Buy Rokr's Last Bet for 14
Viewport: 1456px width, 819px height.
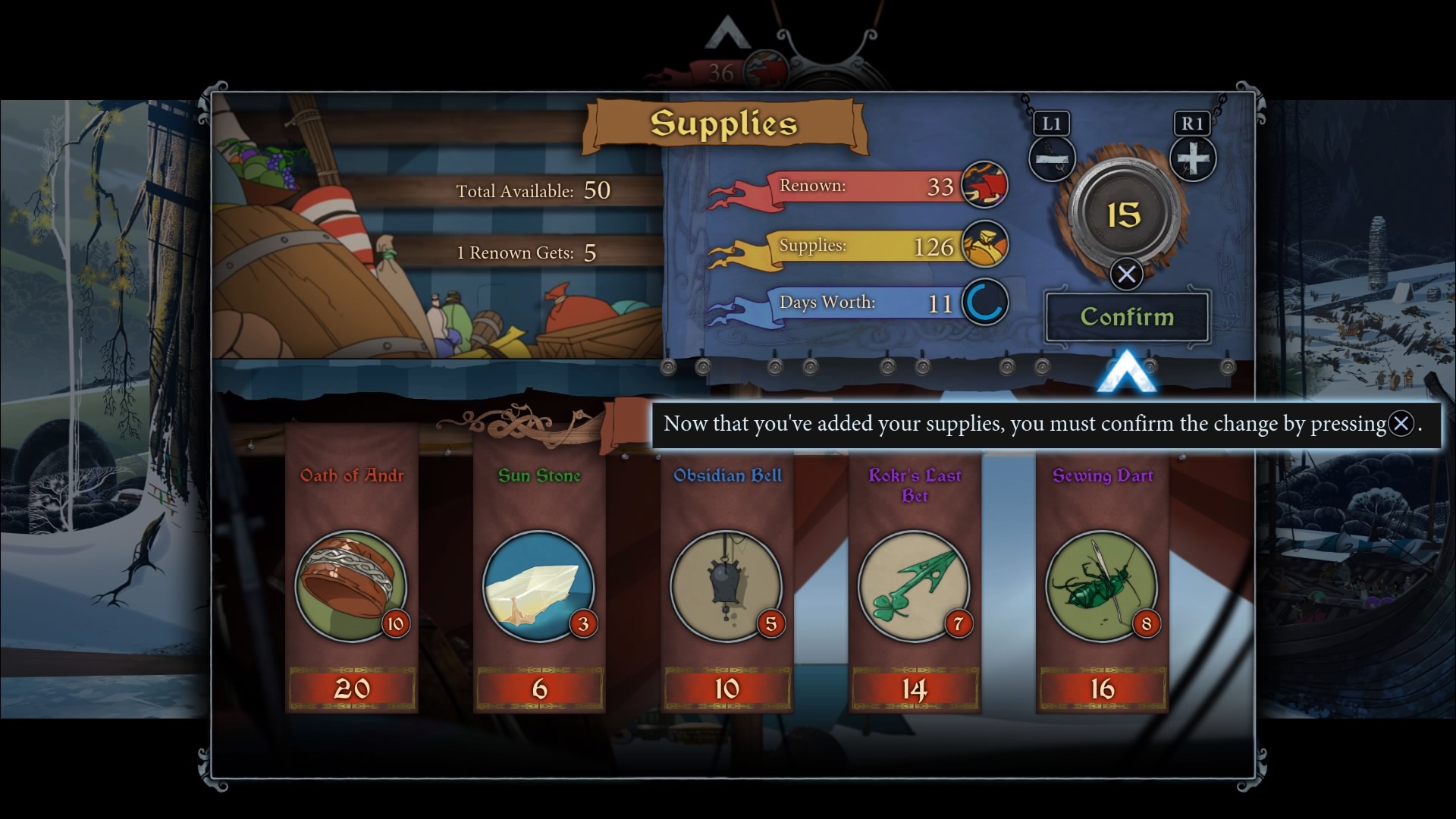pyautogui.click(x=915, y=689)
